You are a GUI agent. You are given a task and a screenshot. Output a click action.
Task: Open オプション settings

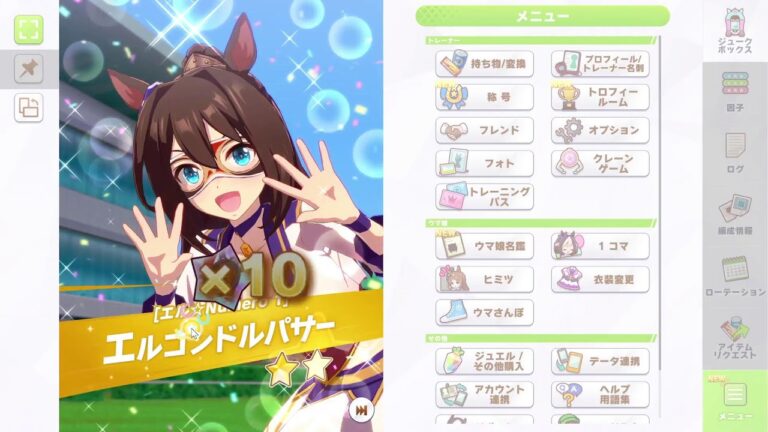pos(600,131)
